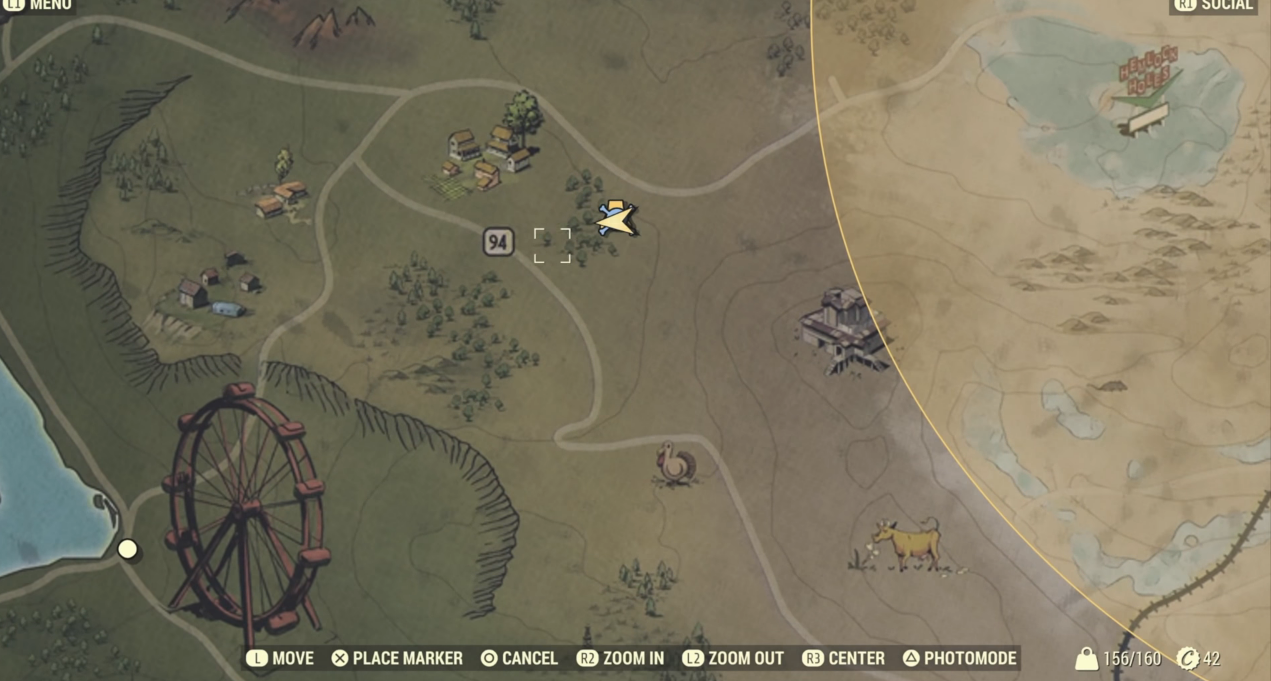Select the small orange-roofed farm marker
Viewport: 1271px width, 681px height.
tap(280, 197)
